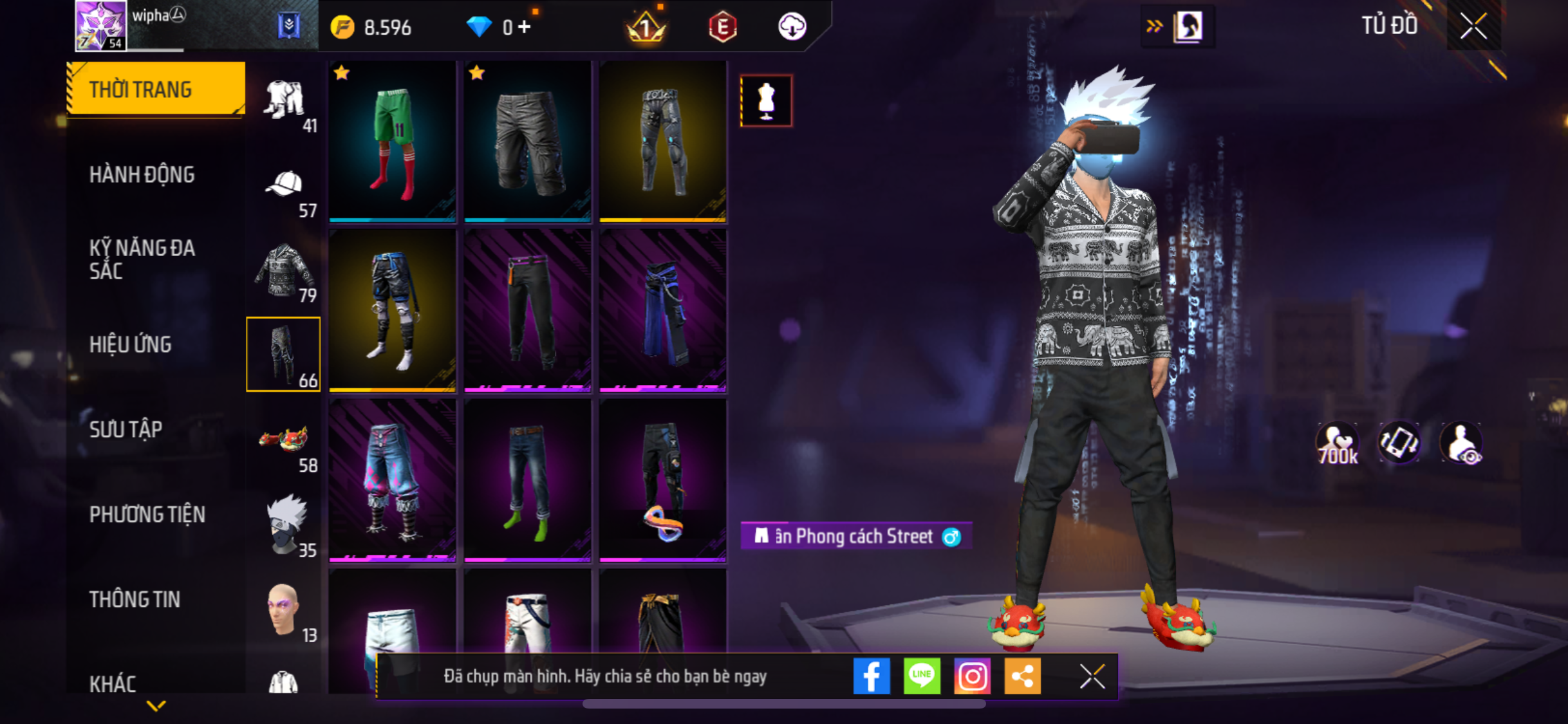Open the HÀNH ĐỘNG category
1568x724 pixels.
[x=142, y=174]
